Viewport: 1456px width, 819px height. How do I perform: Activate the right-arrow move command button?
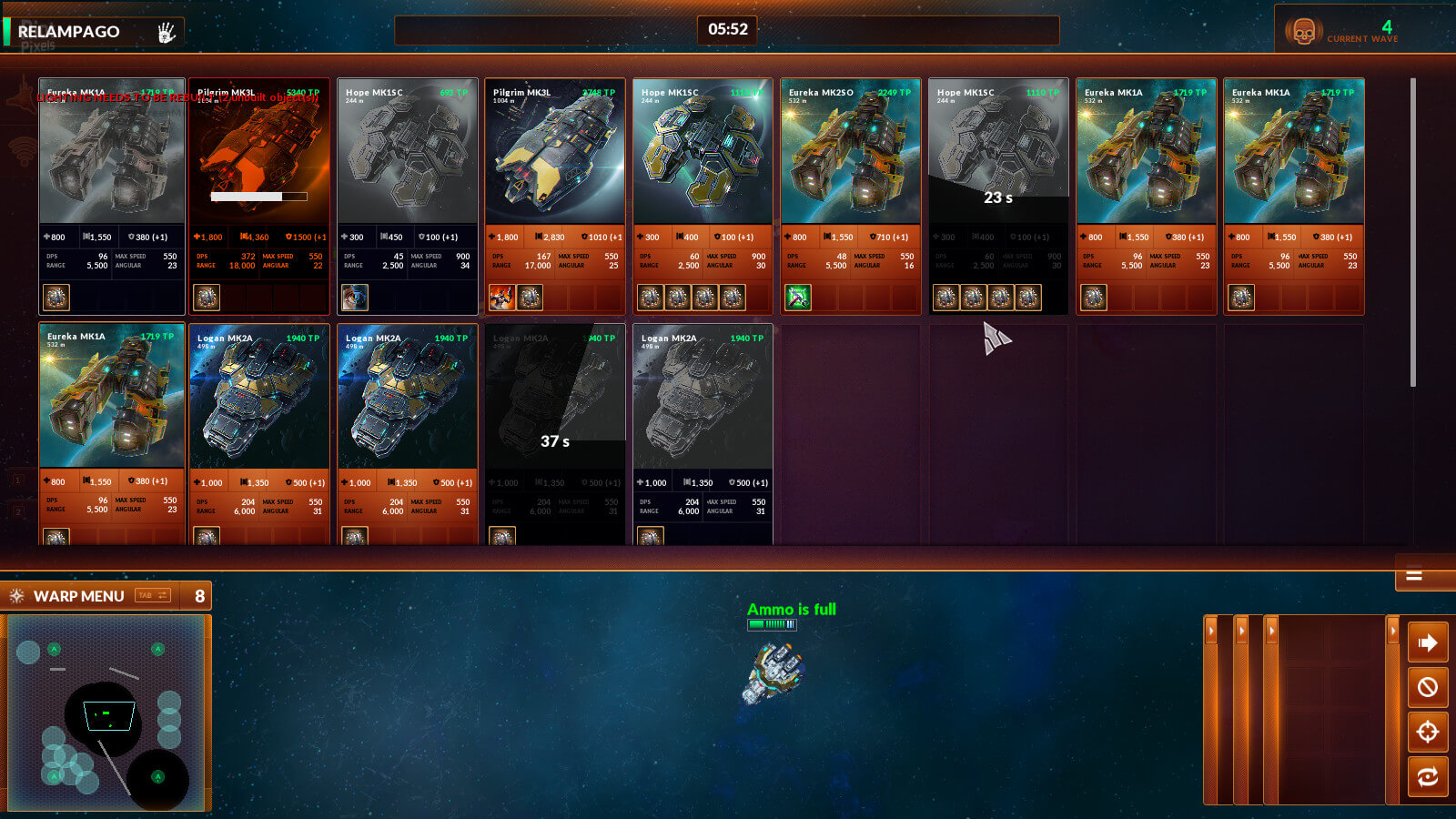[x=1427, y=643]
